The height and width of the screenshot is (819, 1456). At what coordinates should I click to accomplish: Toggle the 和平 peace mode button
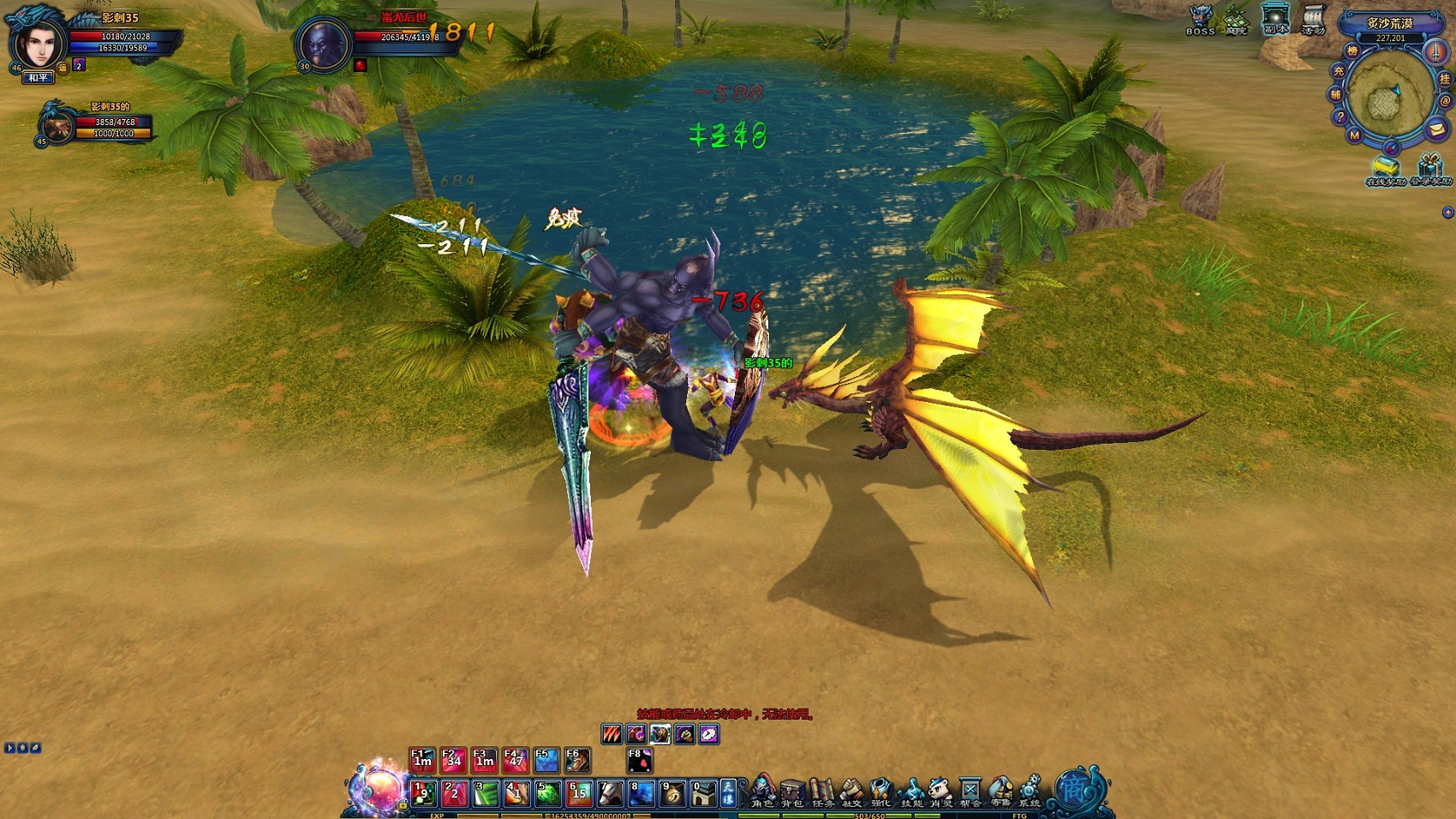point(39,78)
